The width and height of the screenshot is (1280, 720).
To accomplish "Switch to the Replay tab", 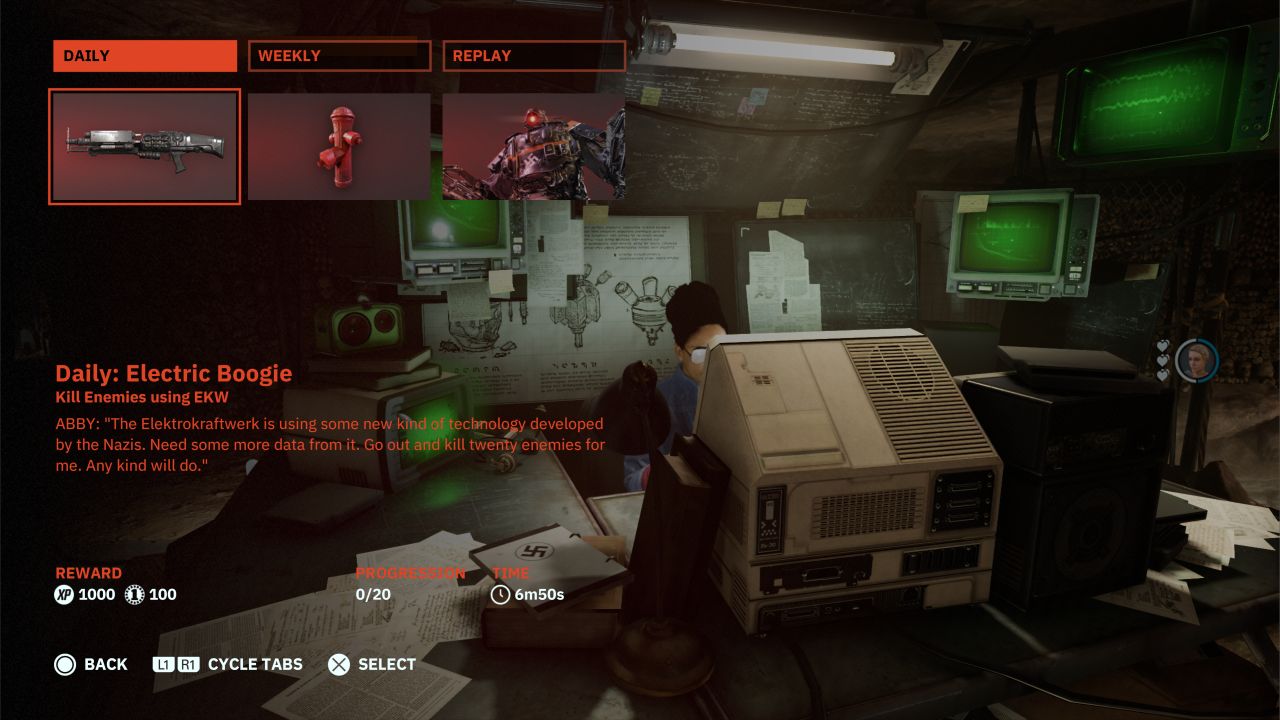I will click(533, 56).
